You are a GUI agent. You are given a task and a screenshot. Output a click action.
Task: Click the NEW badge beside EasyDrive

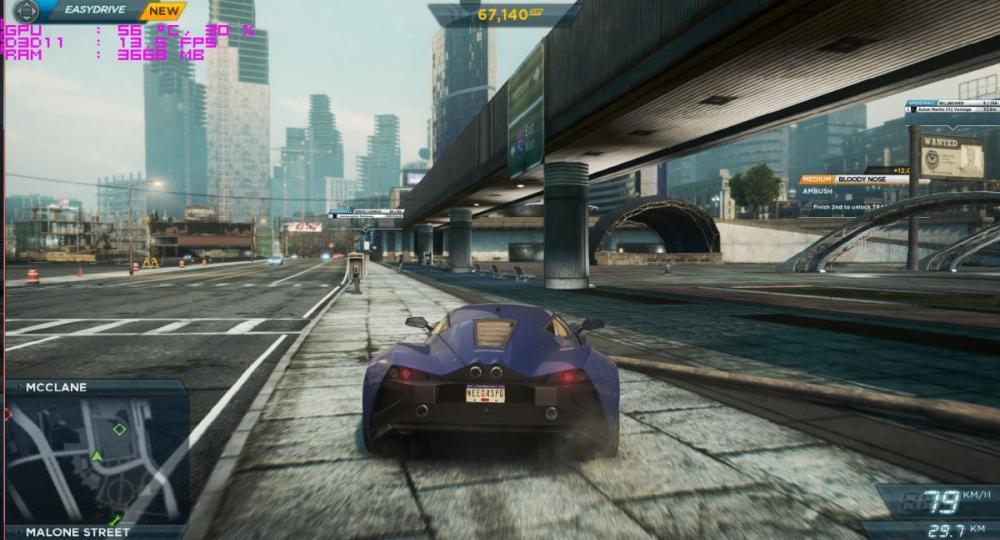[163, 11]
